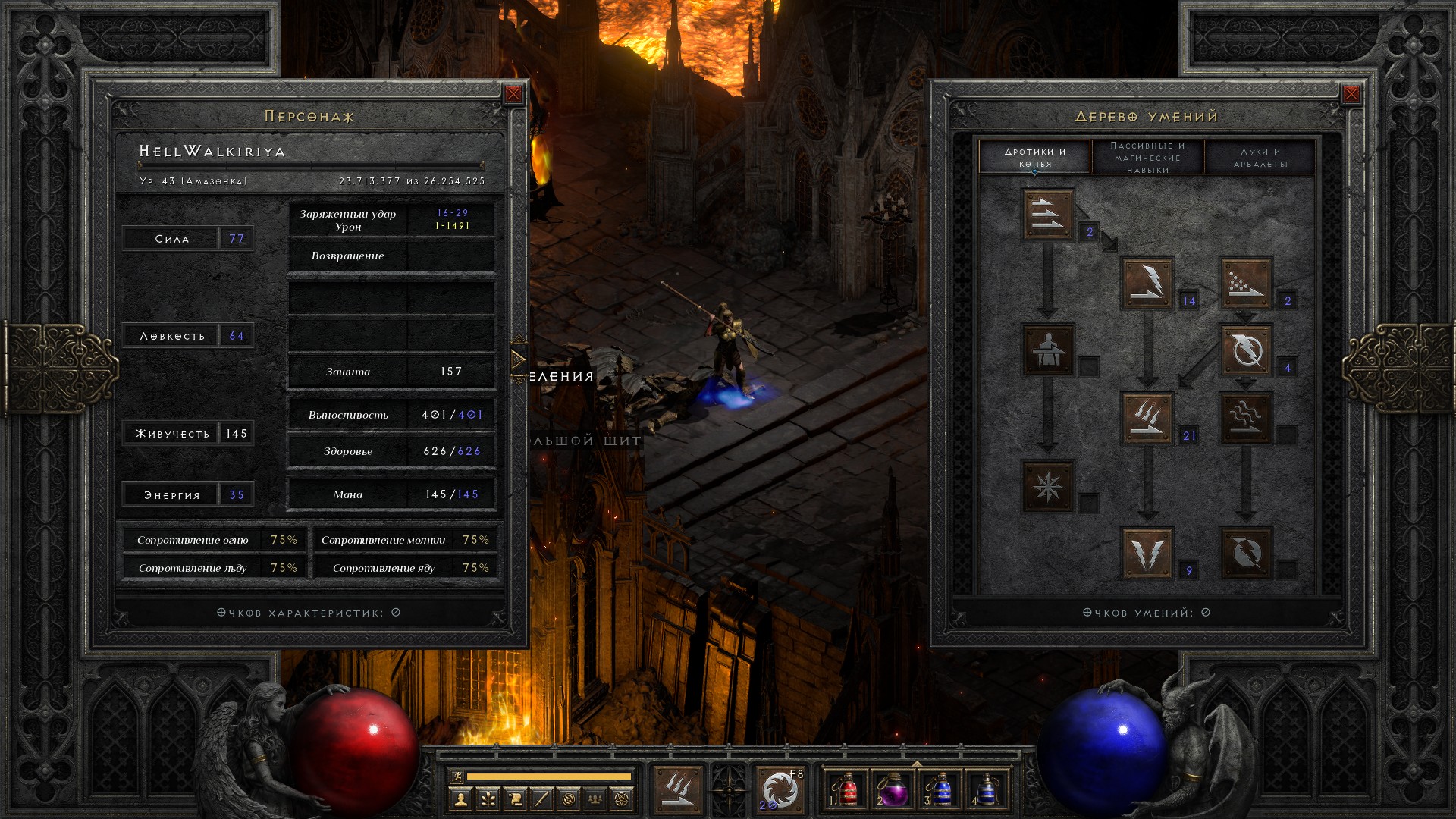Choose the Lightning Strike double-bolt skill
Image resolution: width=1456 pixels, height=819 pixels.
[1147, 553]
